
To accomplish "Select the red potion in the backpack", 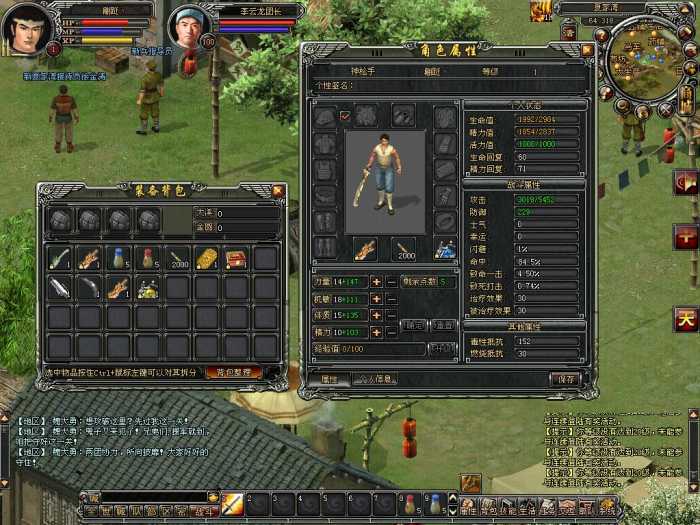I will point(148,259).
